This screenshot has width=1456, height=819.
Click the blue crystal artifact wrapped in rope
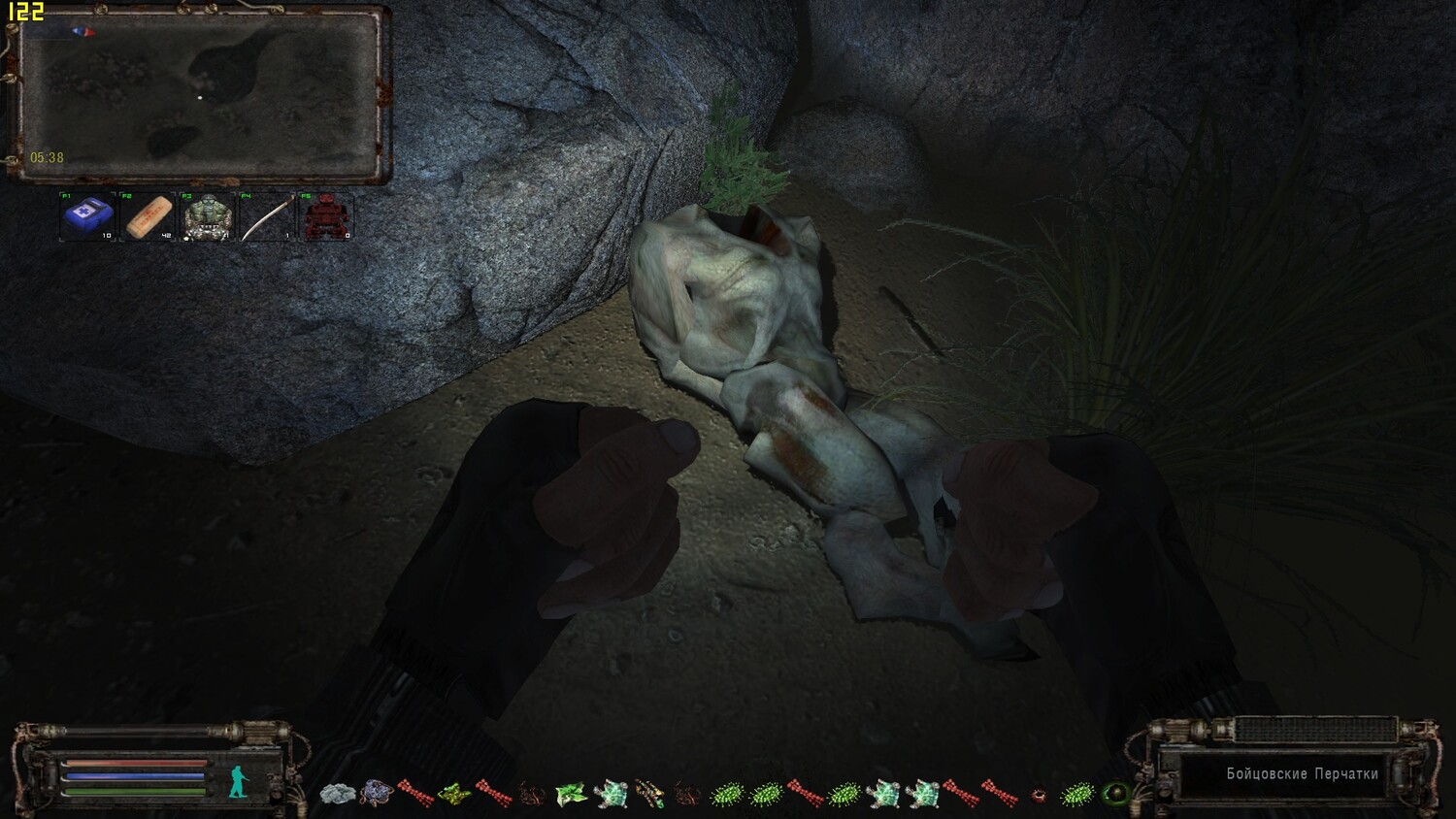click(376, 795)
